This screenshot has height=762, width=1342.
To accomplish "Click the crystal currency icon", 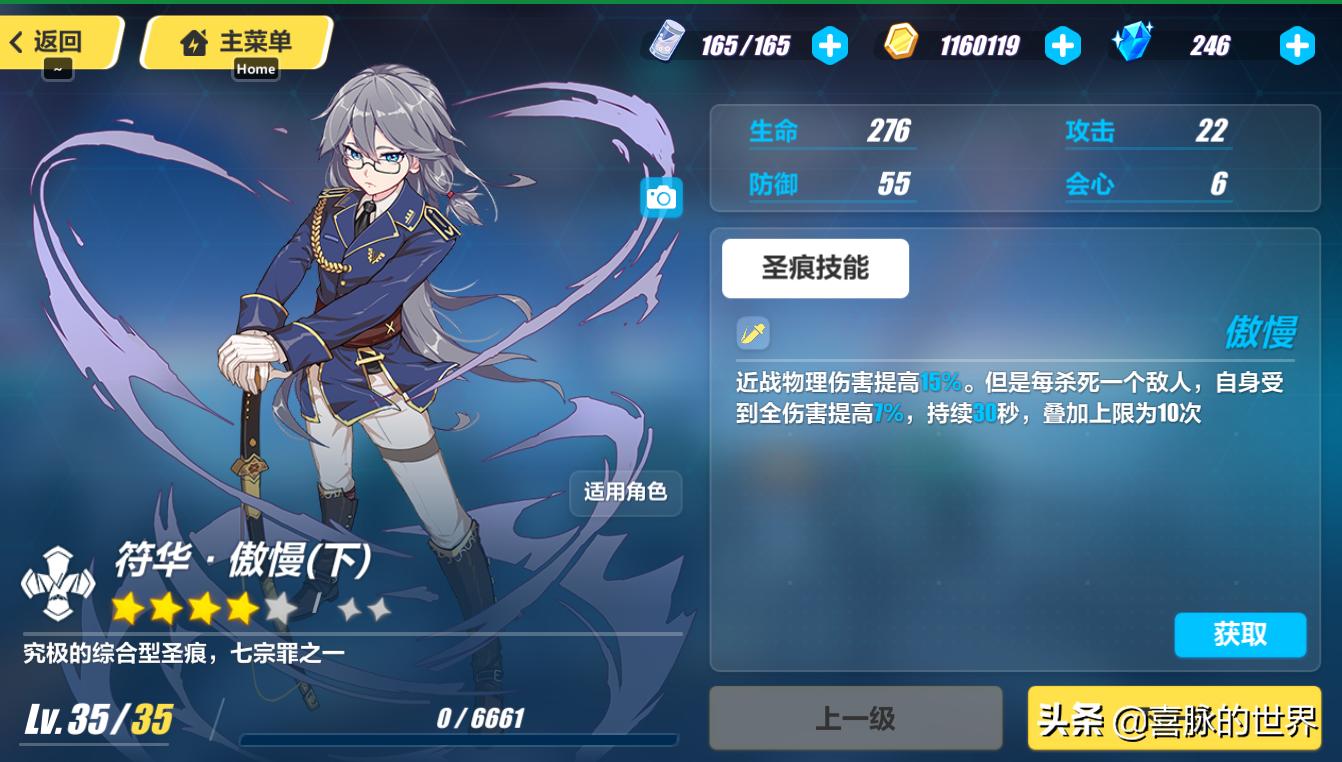I will [x=1133, y=44].
